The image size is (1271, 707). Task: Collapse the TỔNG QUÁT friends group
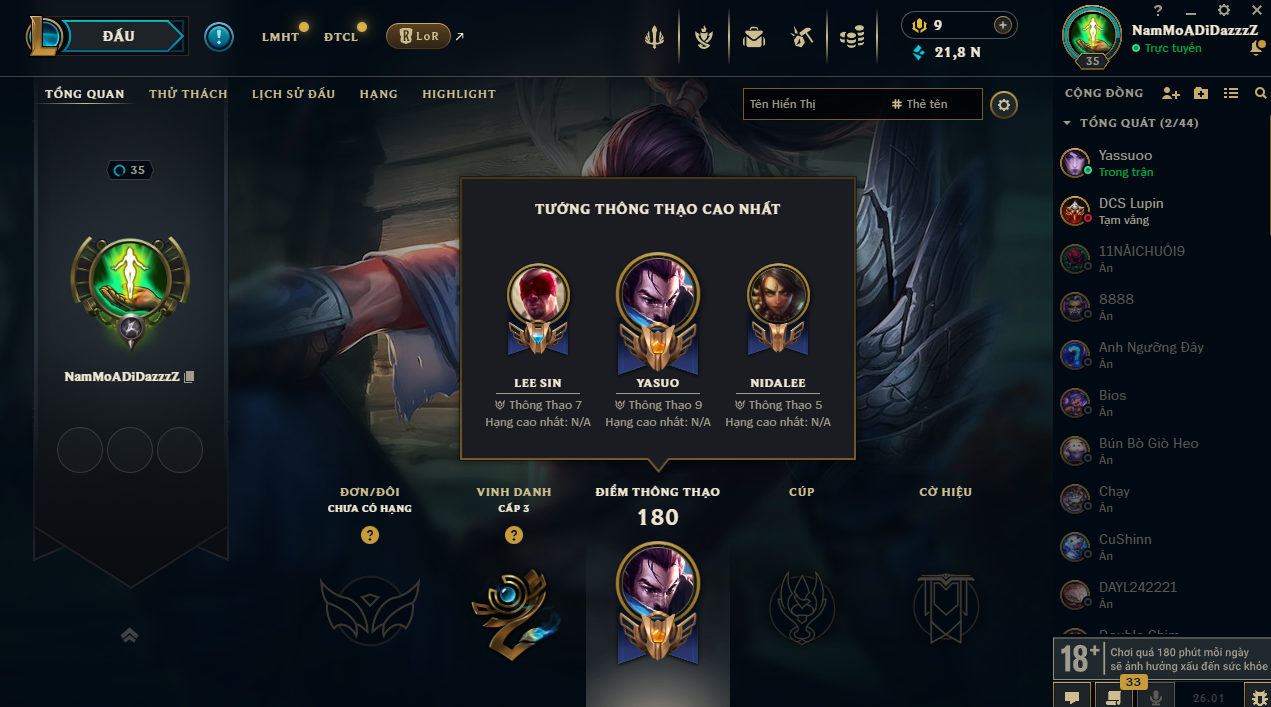(1068, 123)
